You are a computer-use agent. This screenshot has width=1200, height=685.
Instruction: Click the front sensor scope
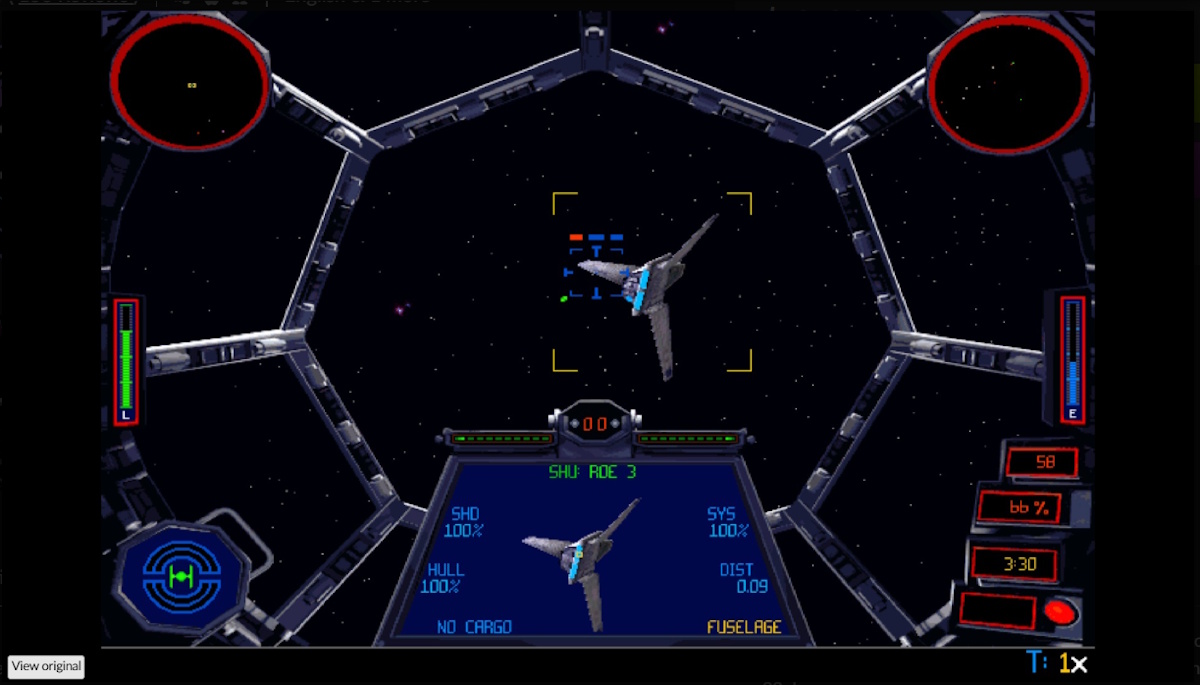[189, 84]
